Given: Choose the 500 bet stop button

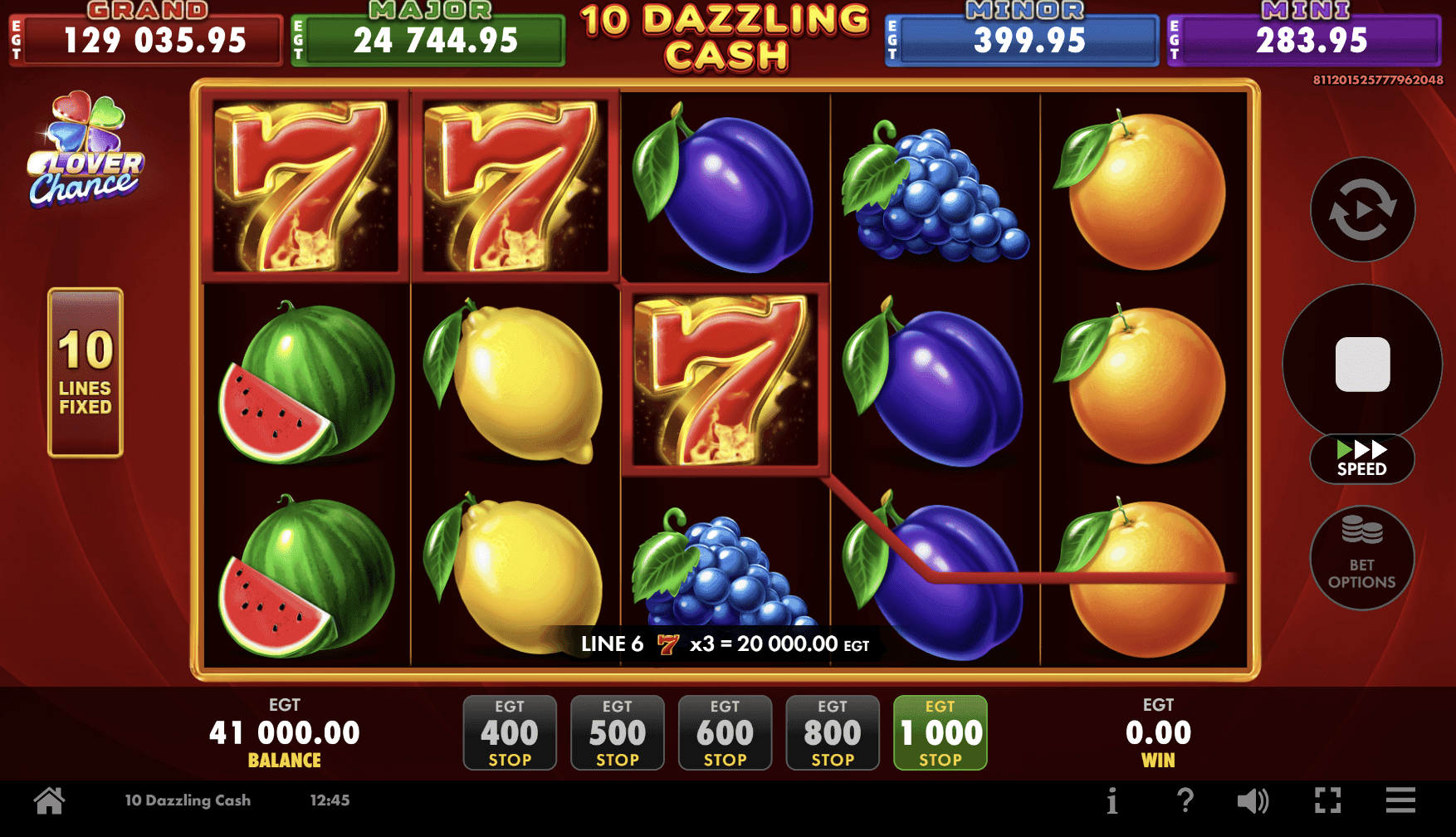Looking at the screenshot, I should (x=617, y=733).
